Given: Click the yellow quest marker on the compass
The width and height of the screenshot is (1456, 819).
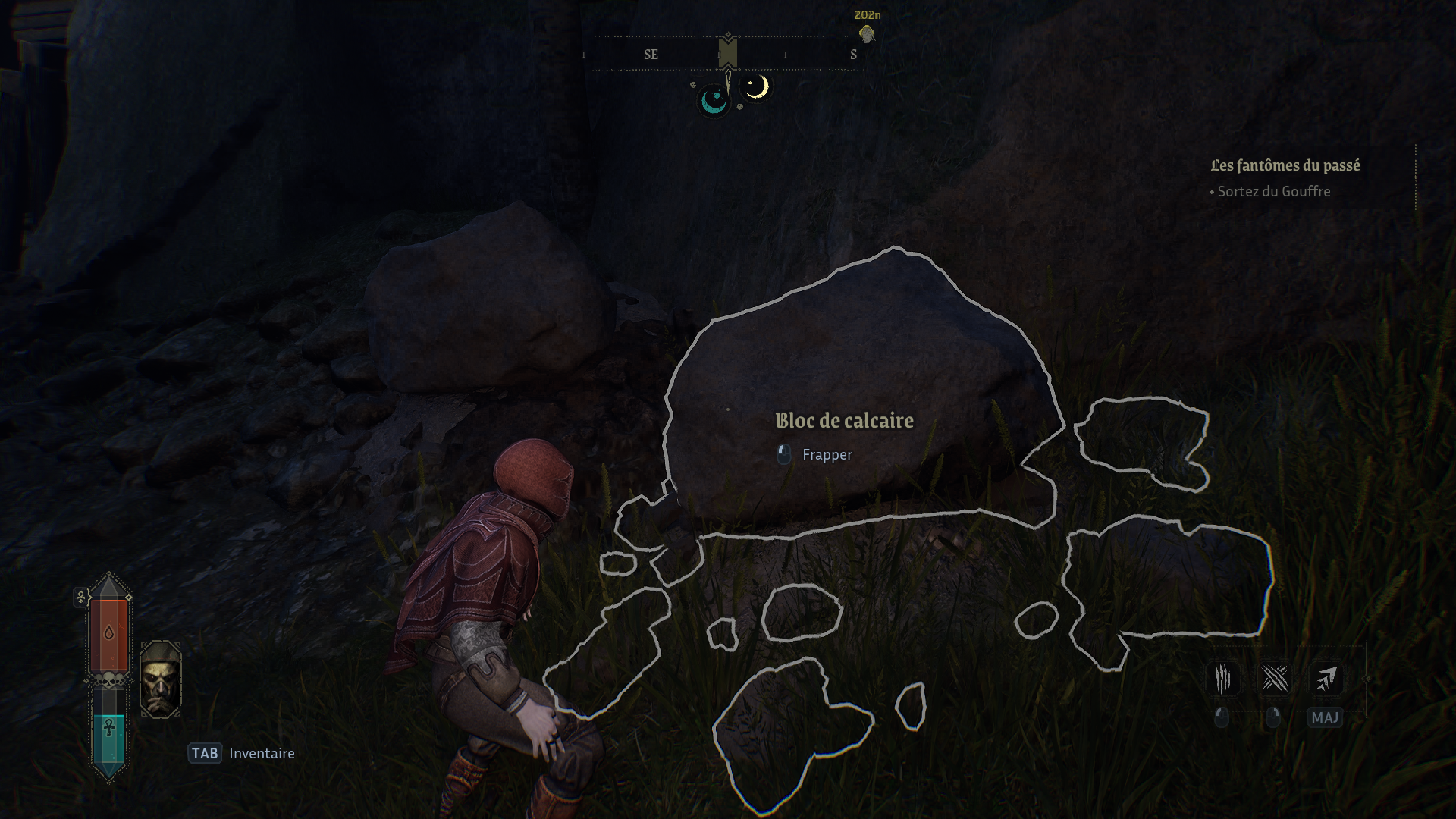Looking at the screenshot, I should (867, 33).
